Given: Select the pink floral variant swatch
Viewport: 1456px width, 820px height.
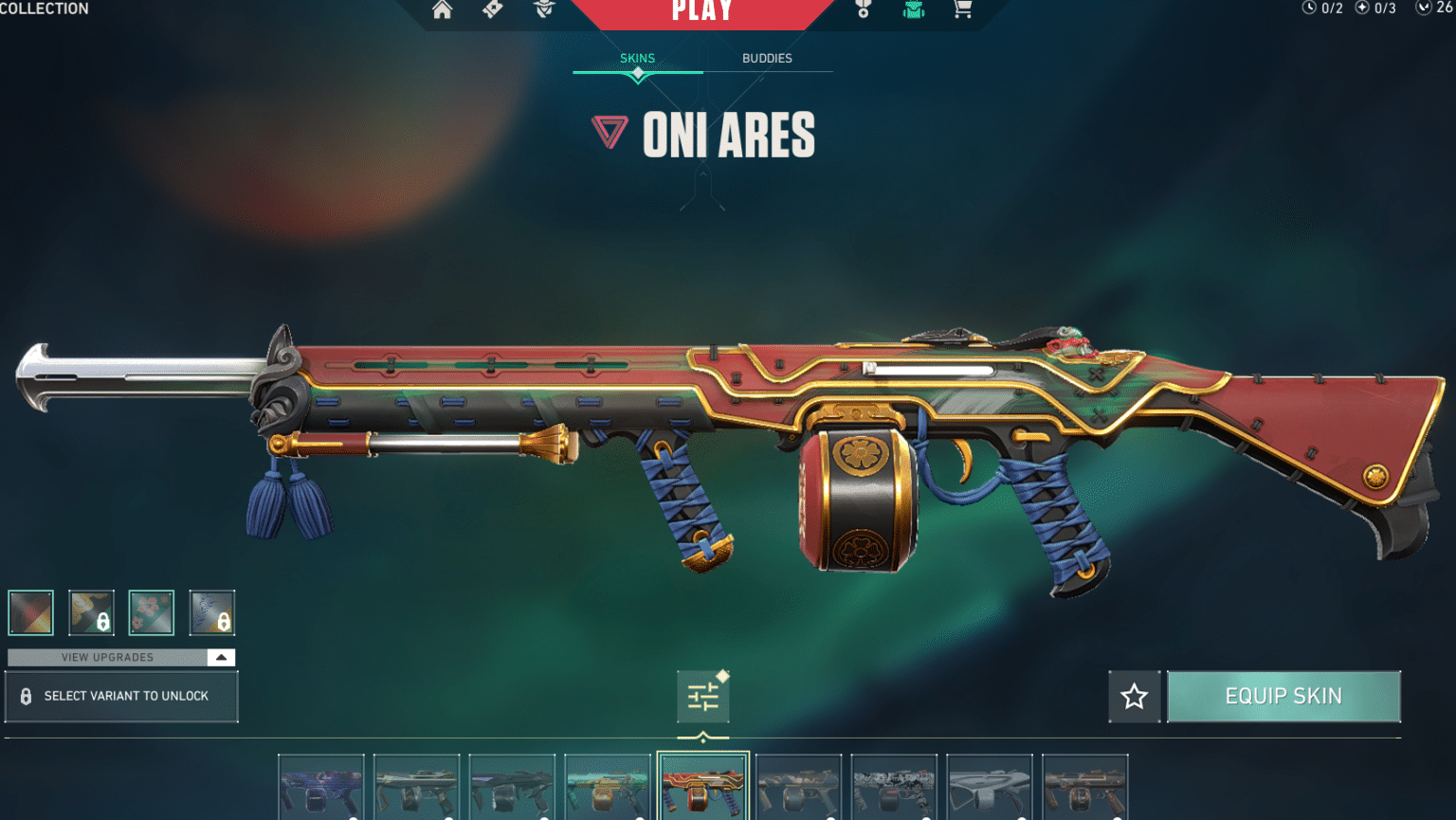Looking at the screenshot, I should tap(152, 612).
